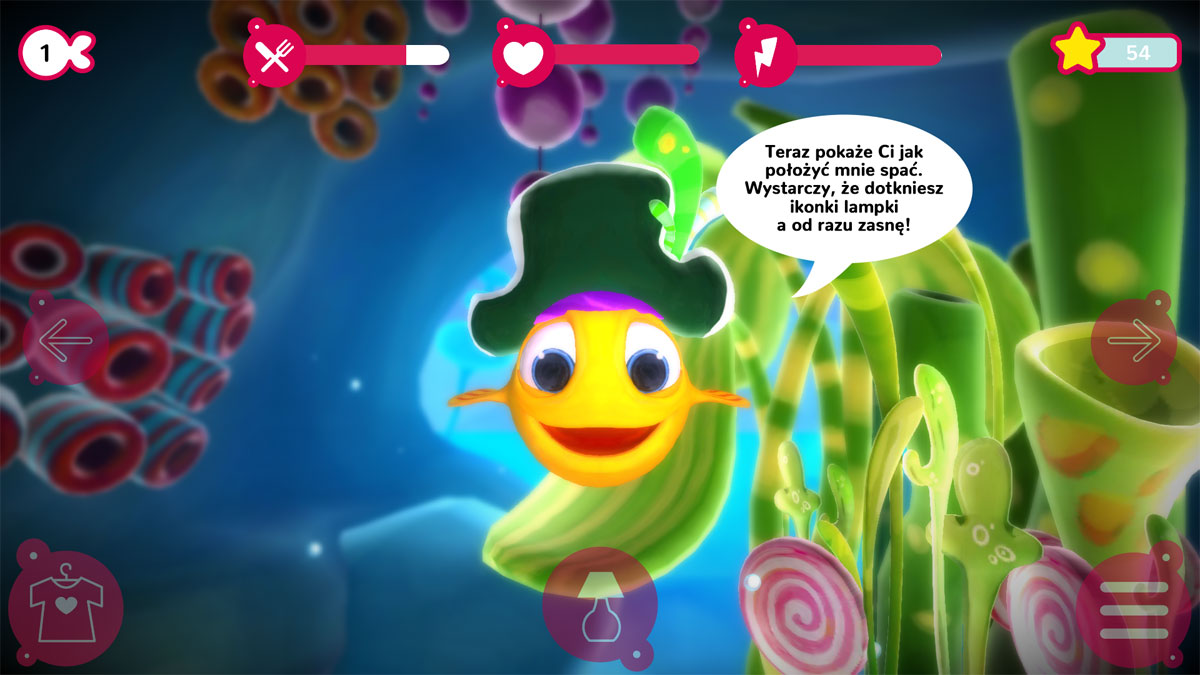Tap the lamp icon to sleep
Screen dimensions: 1200x675
point(600,604)
